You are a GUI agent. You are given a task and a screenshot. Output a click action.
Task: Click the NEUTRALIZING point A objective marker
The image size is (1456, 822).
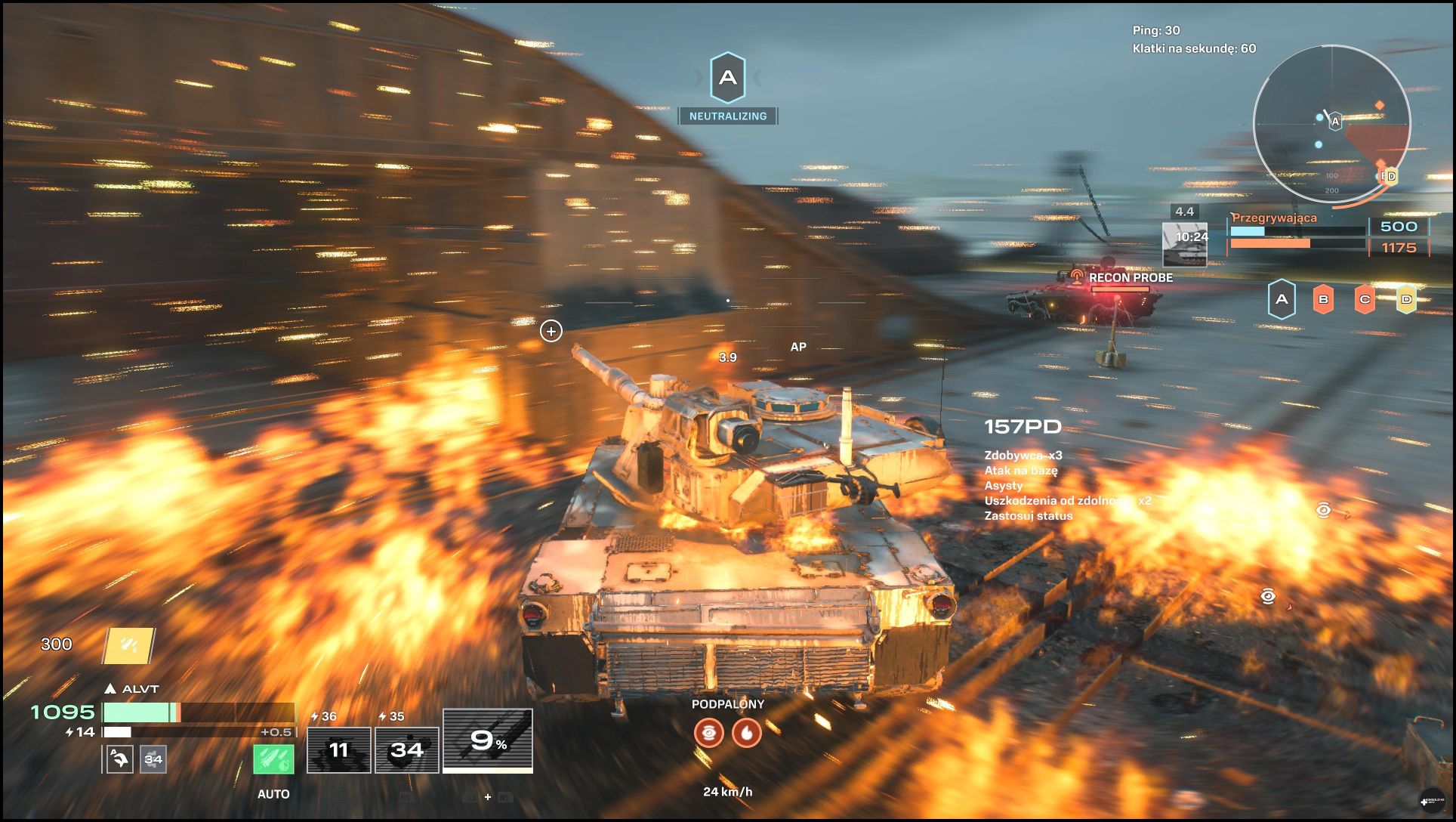pyautogui.click(x=728, y=78)
